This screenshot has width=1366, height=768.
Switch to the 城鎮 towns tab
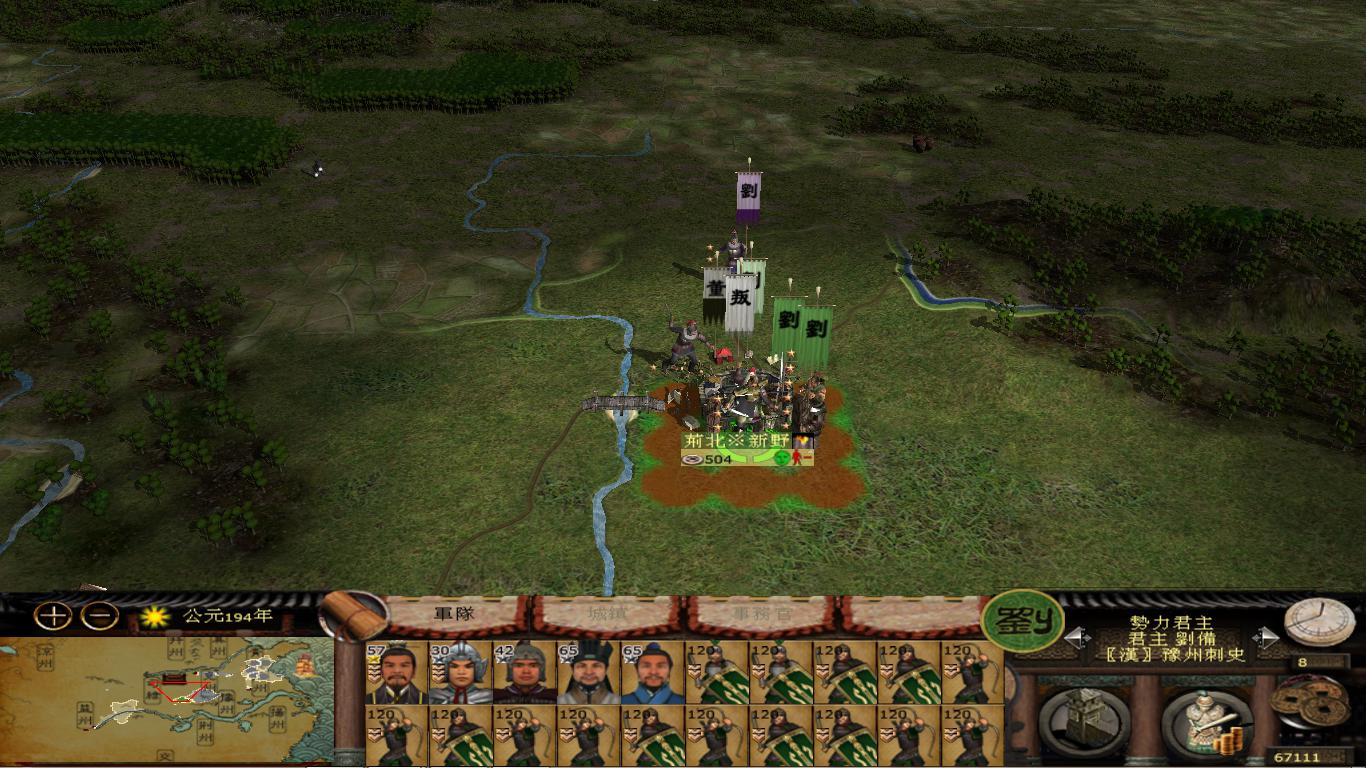(x=607, y=614)
